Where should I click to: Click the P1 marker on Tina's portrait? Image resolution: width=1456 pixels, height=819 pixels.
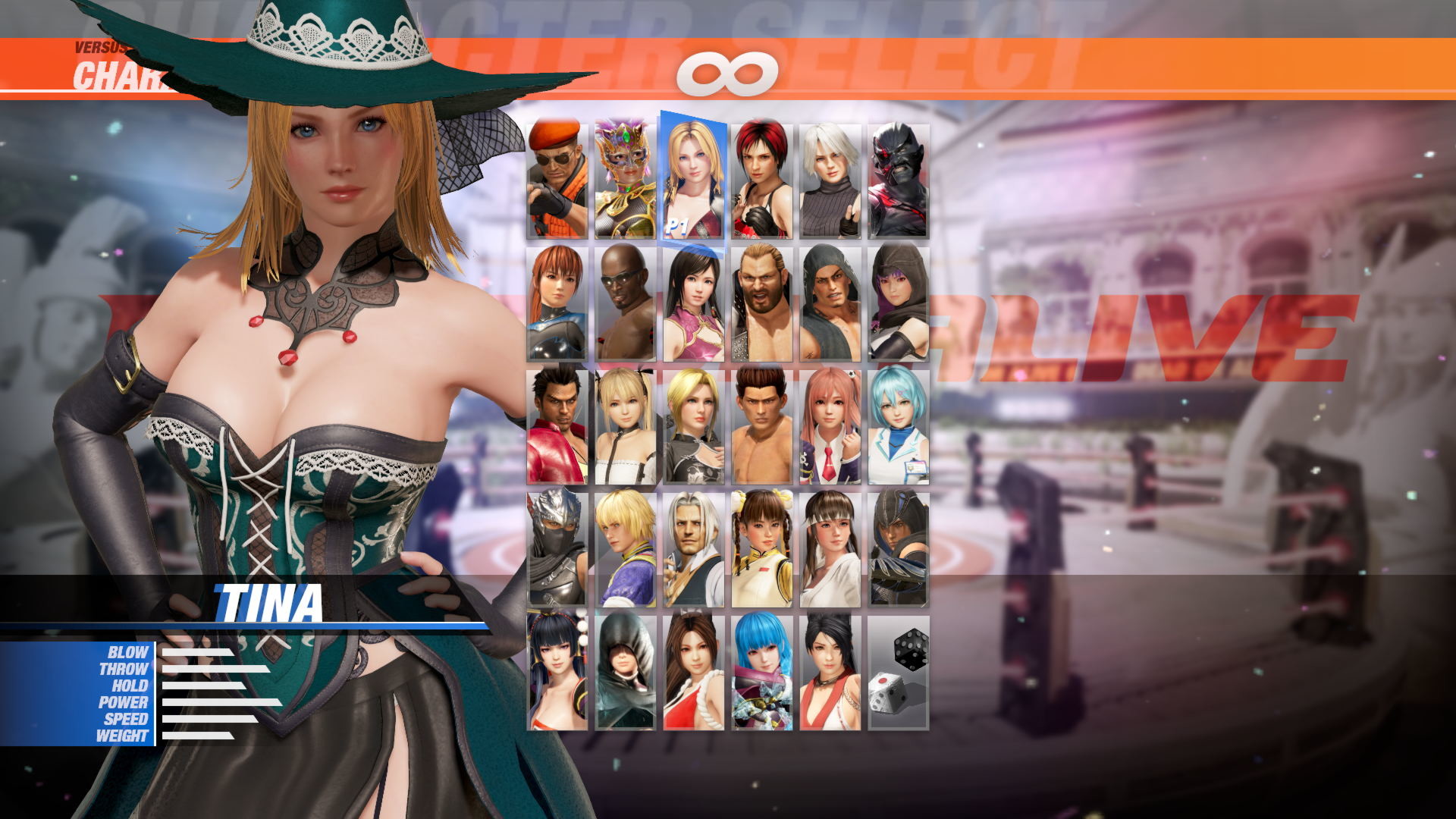677,224
